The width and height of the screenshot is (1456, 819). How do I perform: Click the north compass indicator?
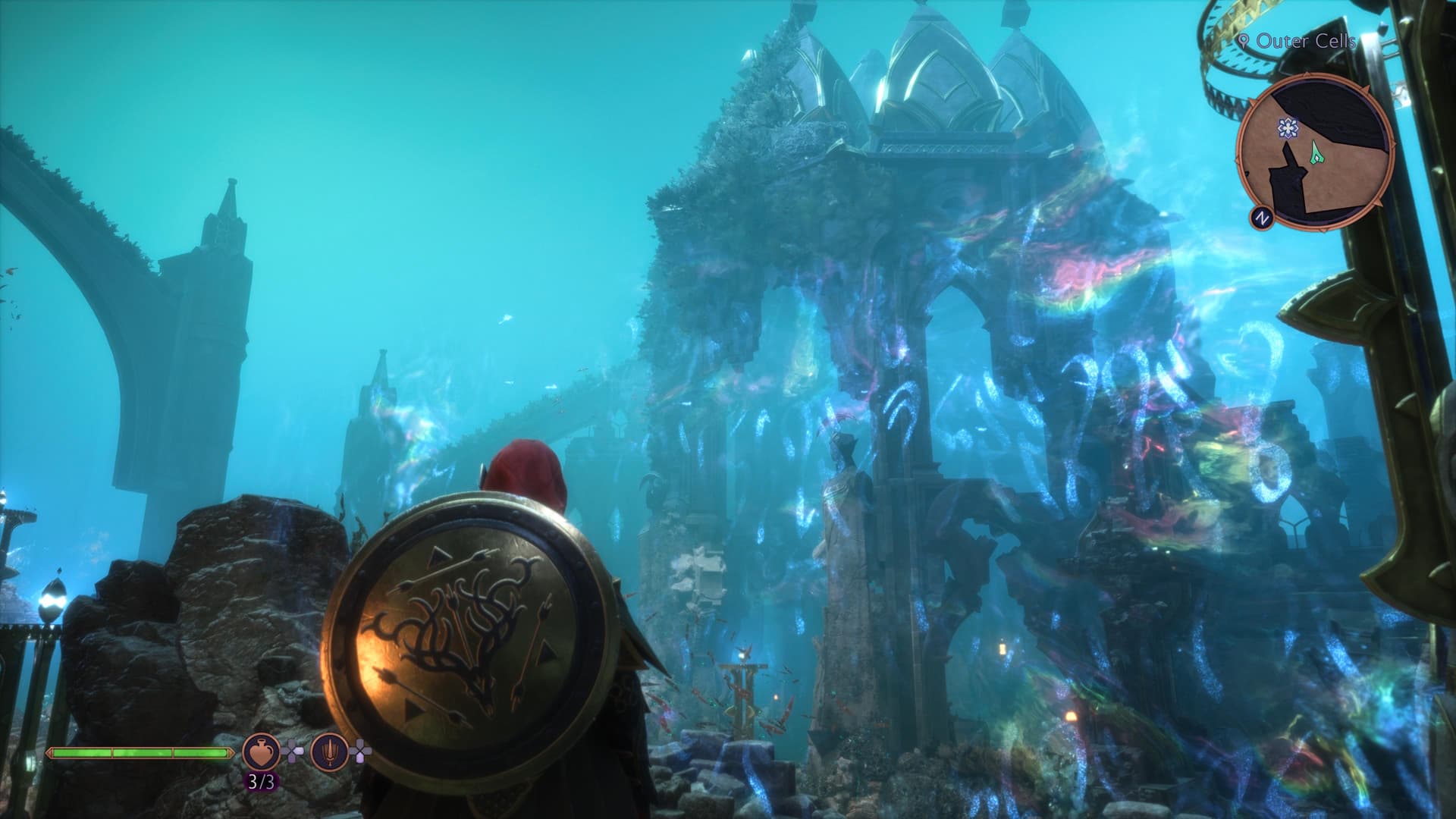1262,218
